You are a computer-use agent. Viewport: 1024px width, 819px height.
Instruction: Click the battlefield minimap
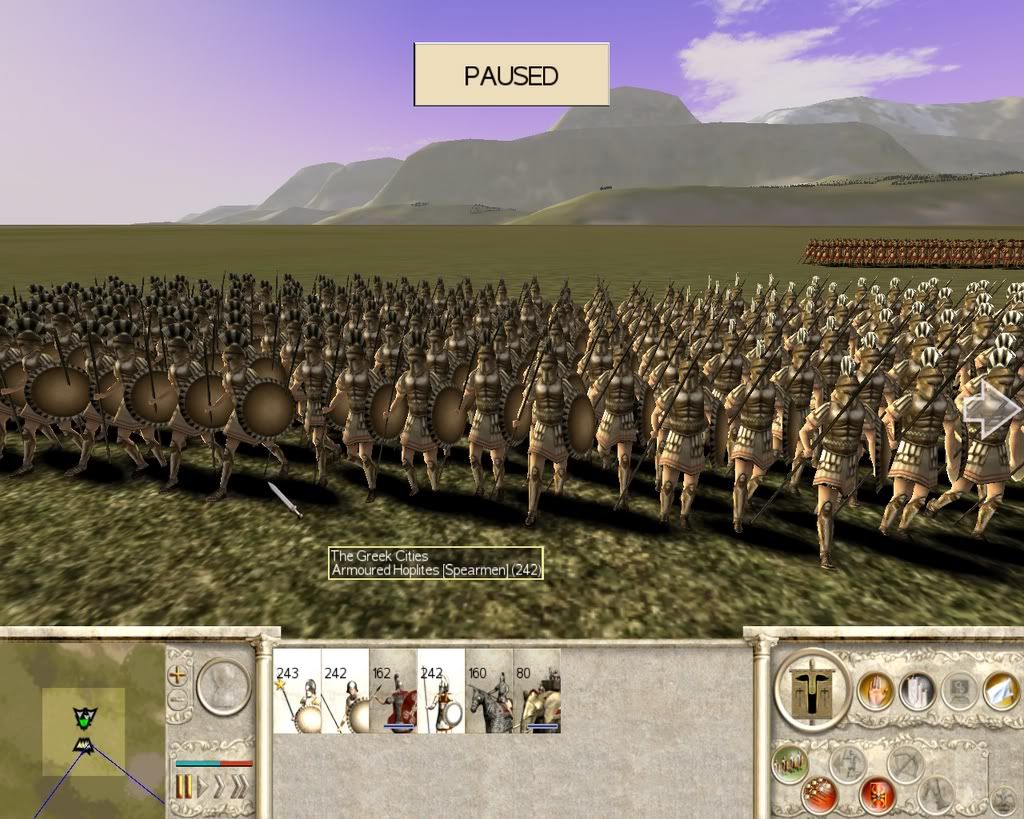click(x=82, y=730)
